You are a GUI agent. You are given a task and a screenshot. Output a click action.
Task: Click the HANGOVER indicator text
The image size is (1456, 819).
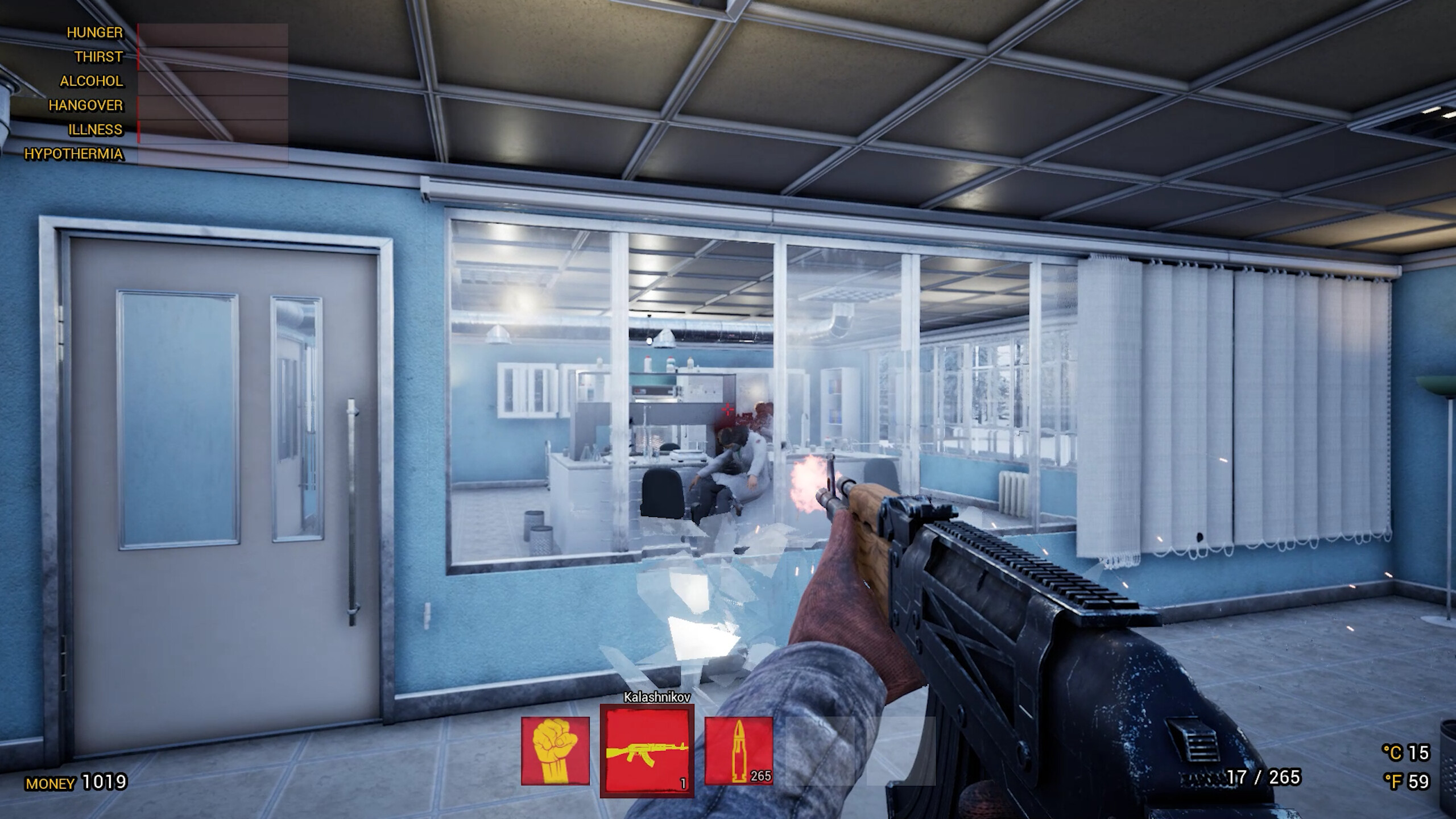tap(84, 106)
